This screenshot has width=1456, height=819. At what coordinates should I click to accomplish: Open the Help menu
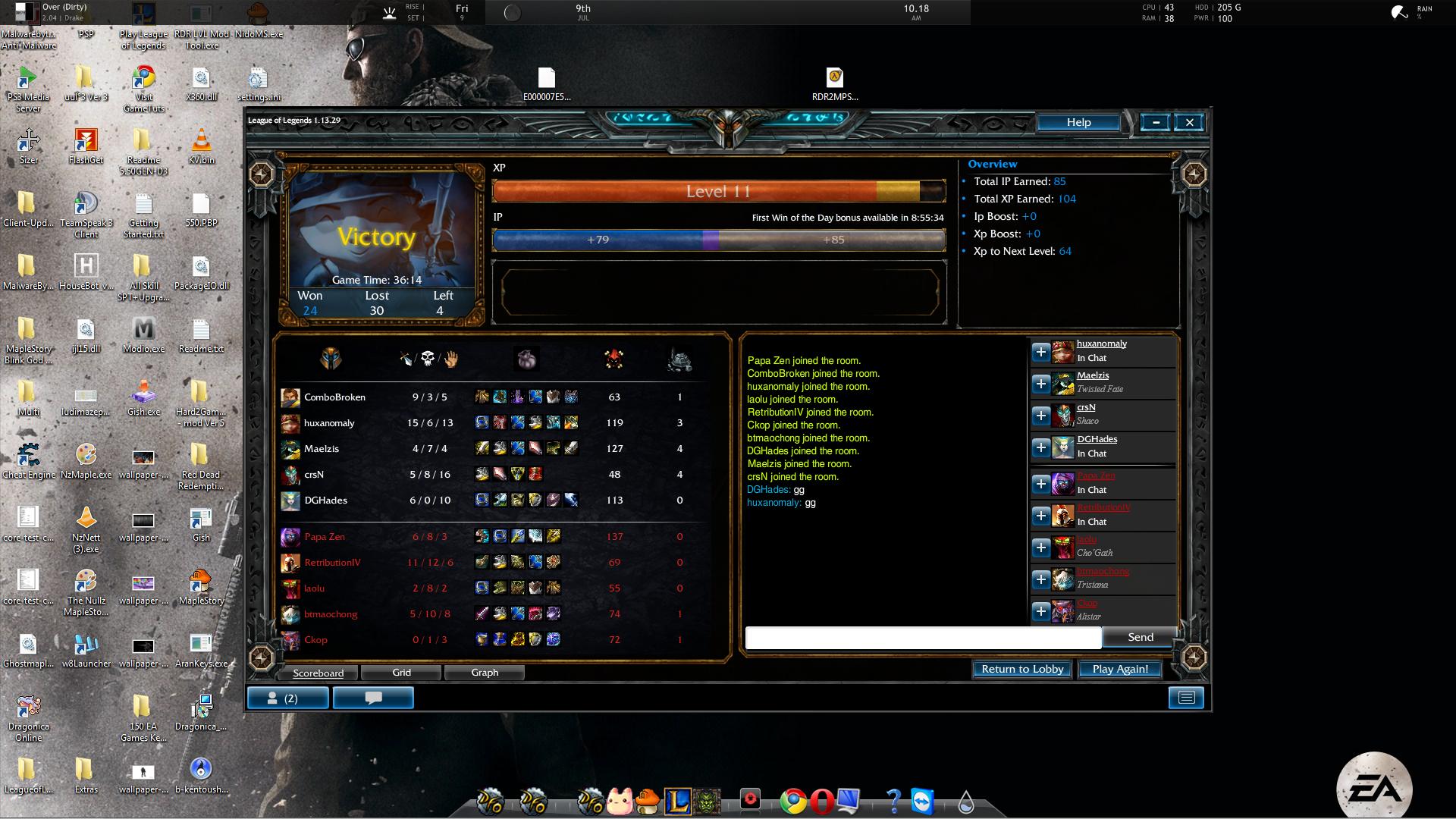(x=1078, y=122)
